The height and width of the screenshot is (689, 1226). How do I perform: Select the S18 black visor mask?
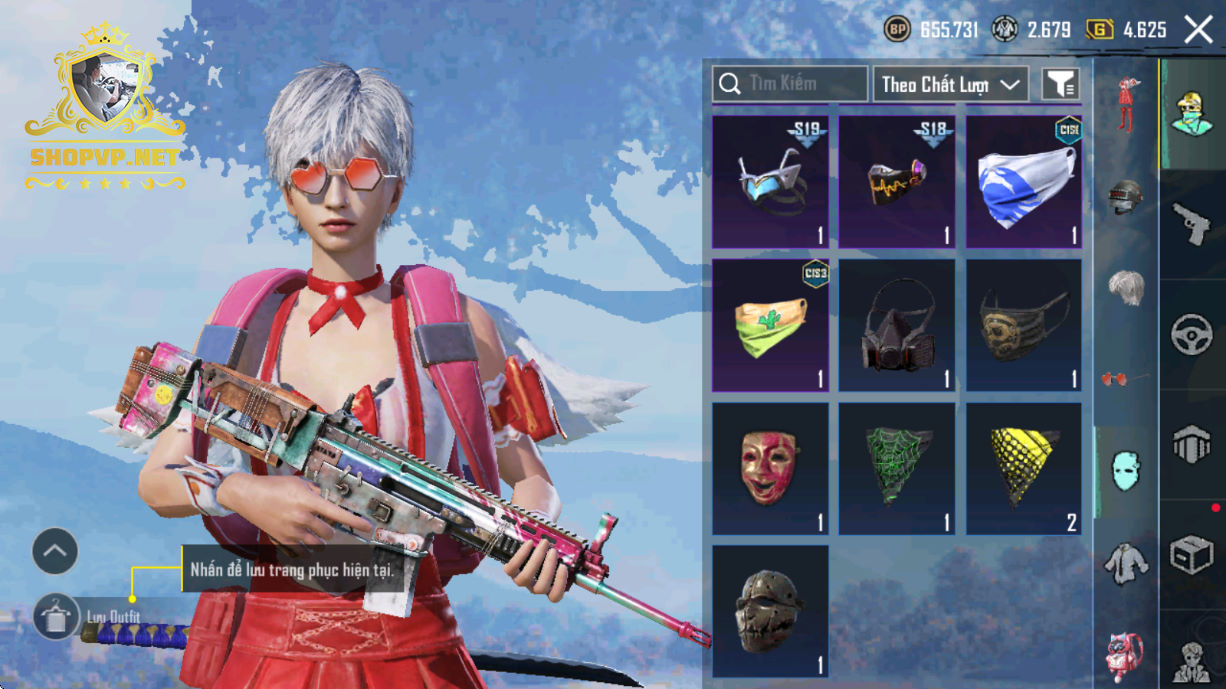coord(897,182)
